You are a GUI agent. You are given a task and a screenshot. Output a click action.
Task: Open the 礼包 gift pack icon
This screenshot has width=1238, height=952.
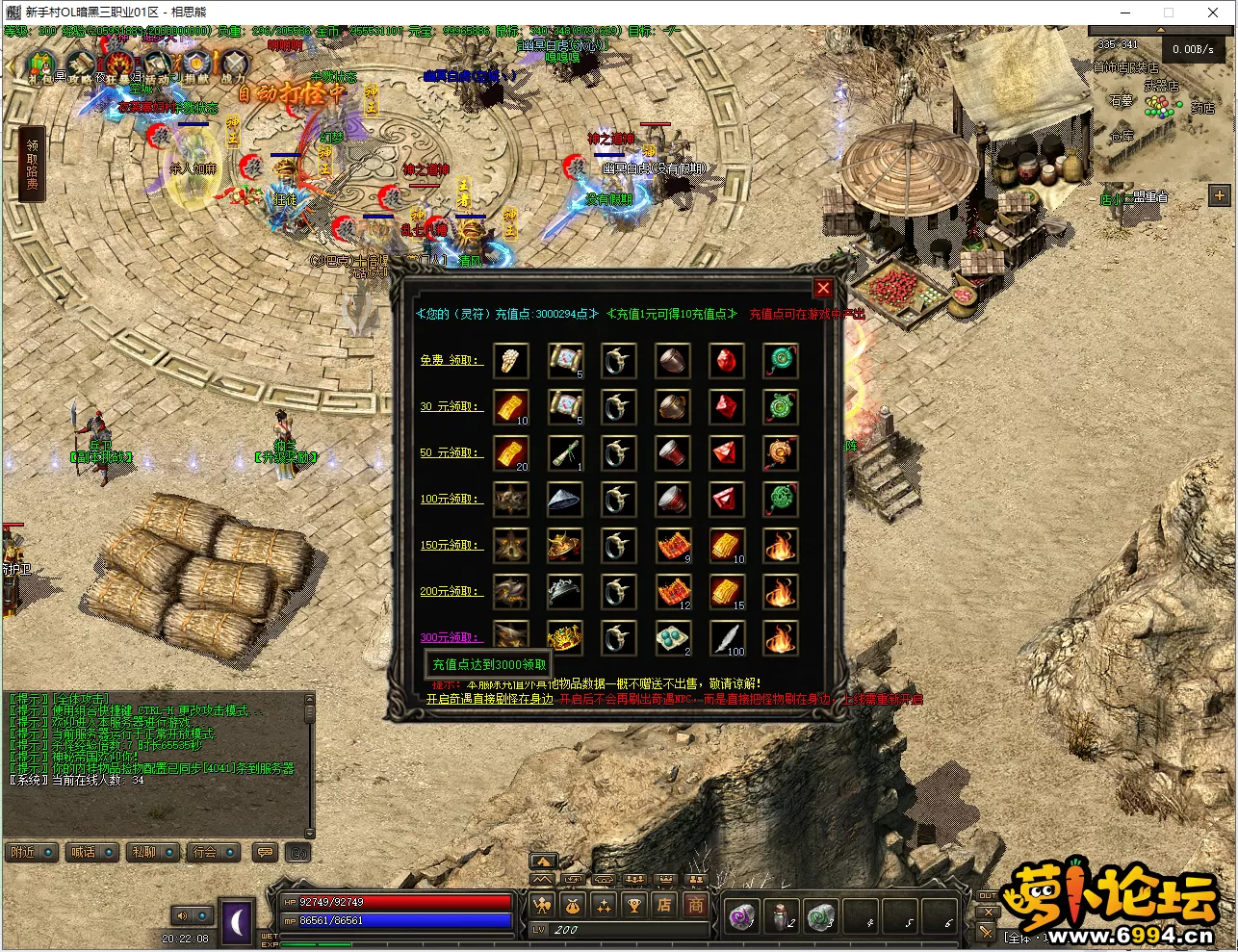tap(39, 67)
